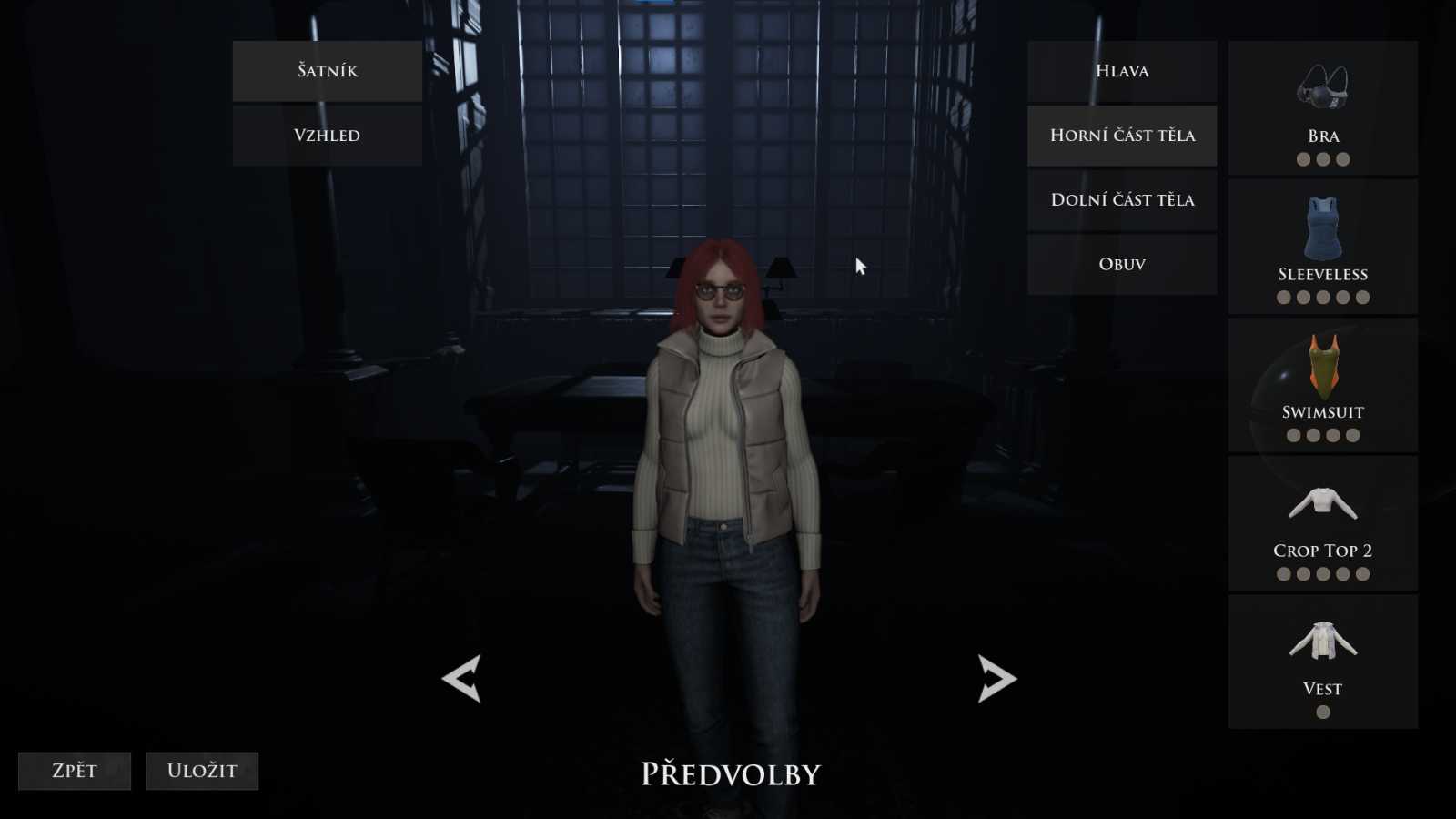Switch to the Vzhled appearance section
The image size is (1456, 819).
pos(327,136)
